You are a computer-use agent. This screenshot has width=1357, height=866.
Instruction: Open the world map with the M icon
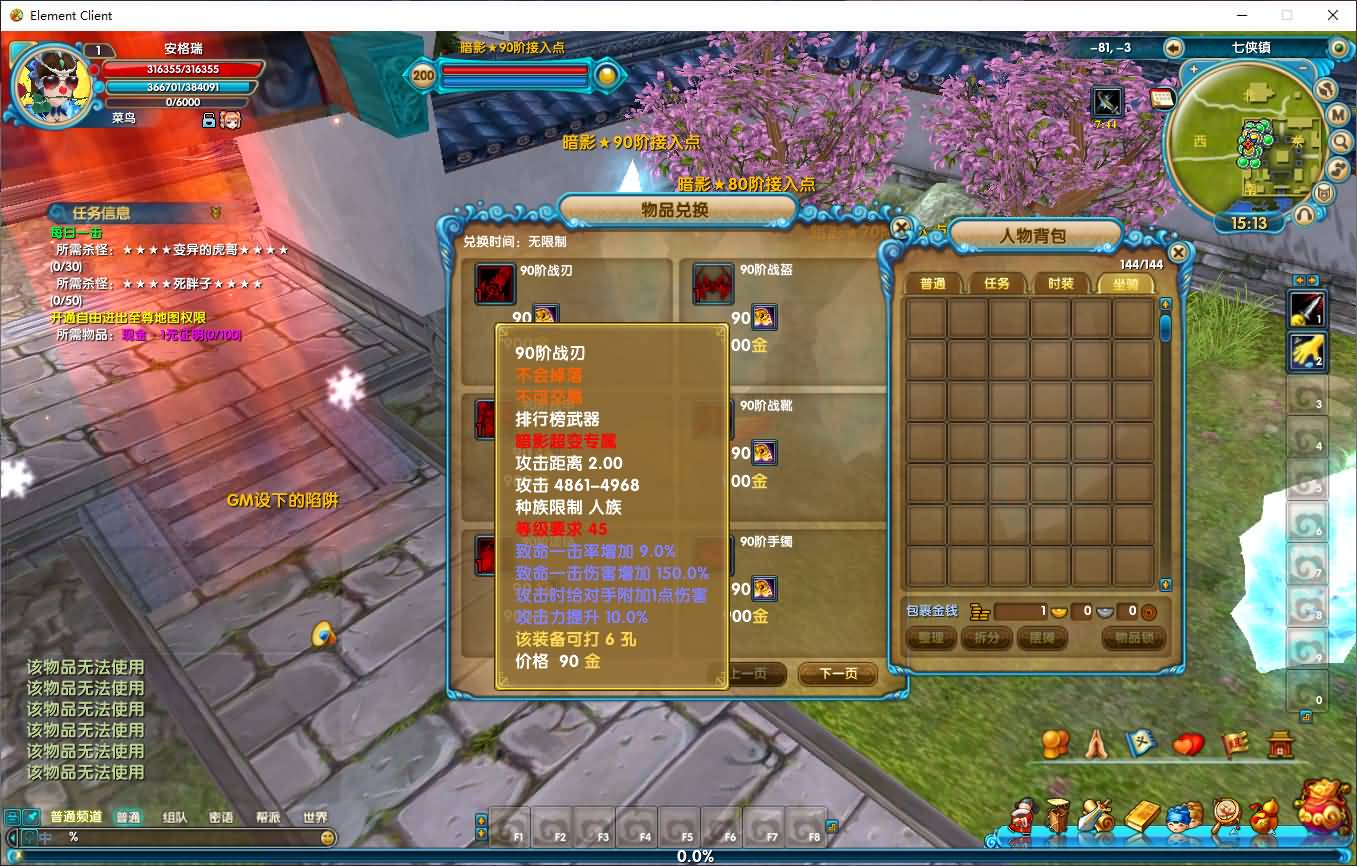pos(1338,114)
